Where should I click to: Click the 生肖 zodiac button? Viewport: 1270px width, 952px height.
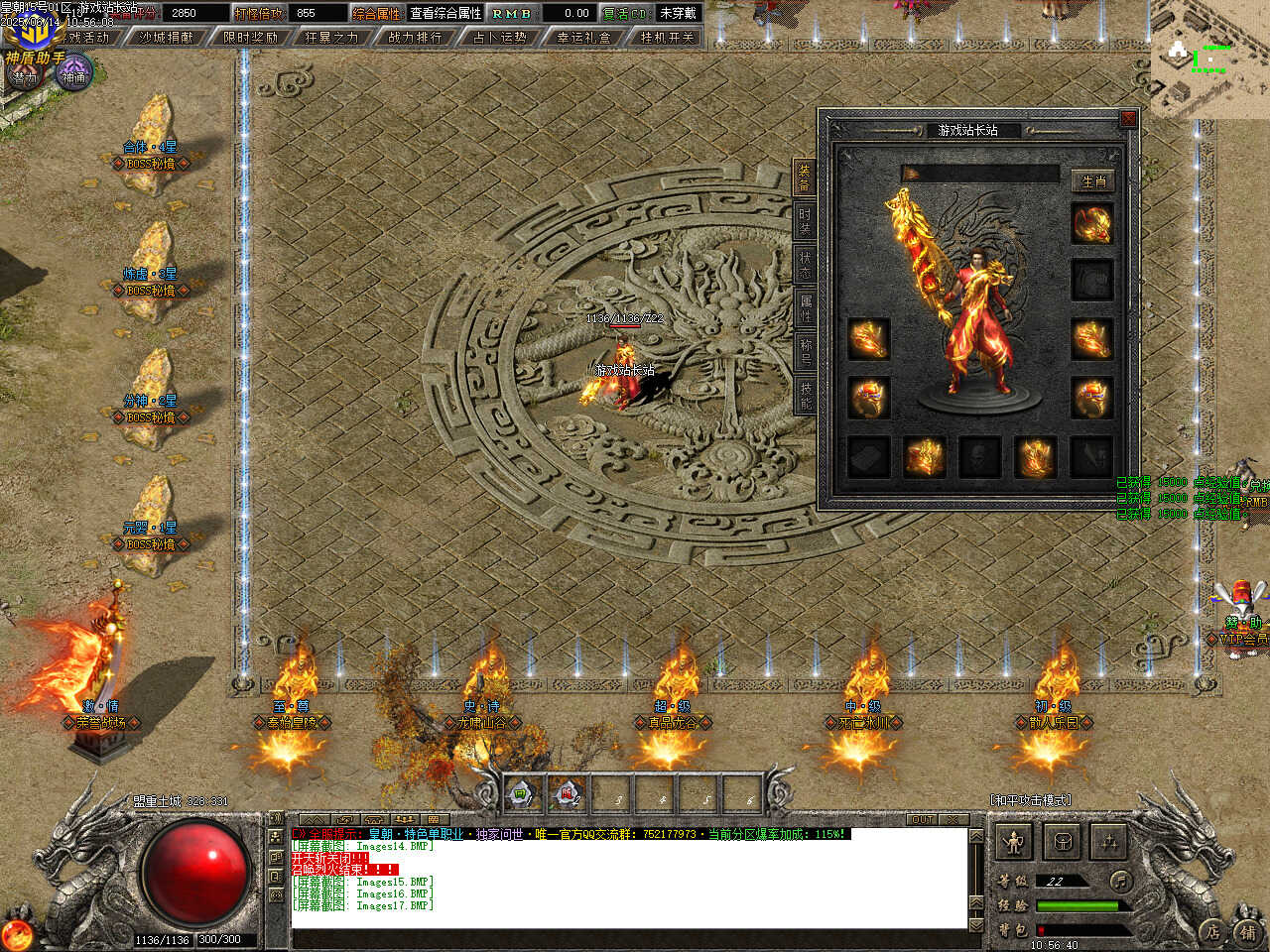(x=1093, y=181)
